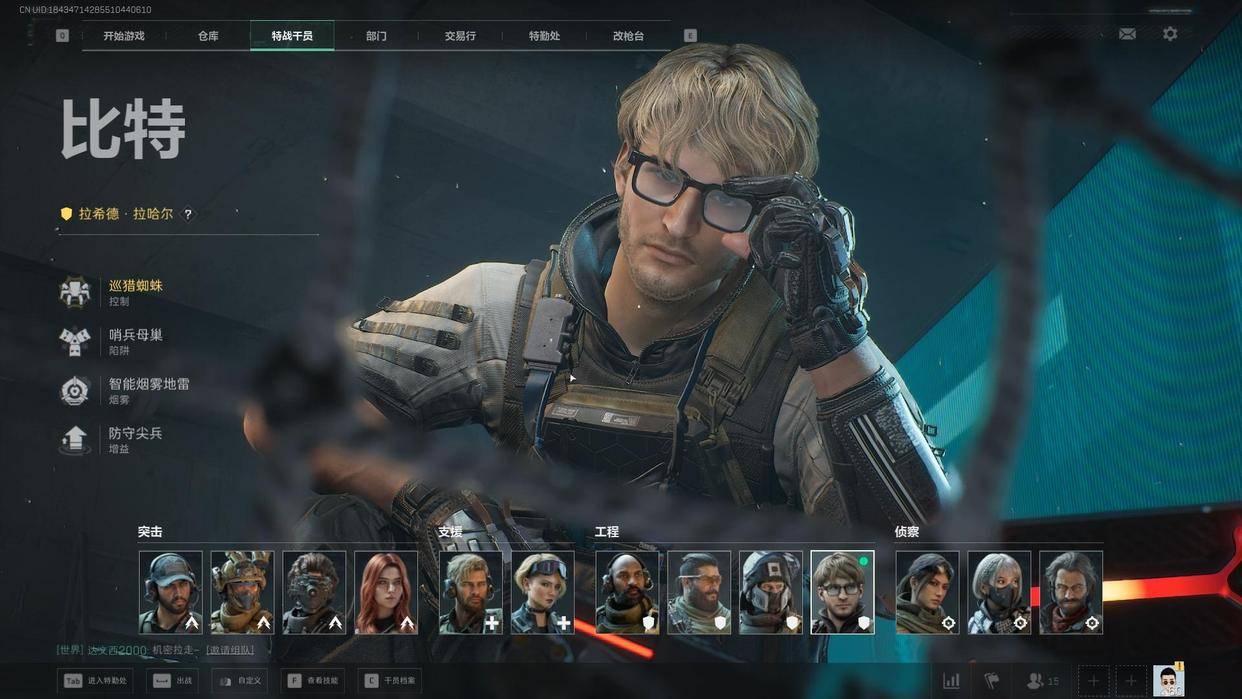1242x699 pixels.
Task: Switch to the 开始游戏 tab
Action: coord(124,36)
